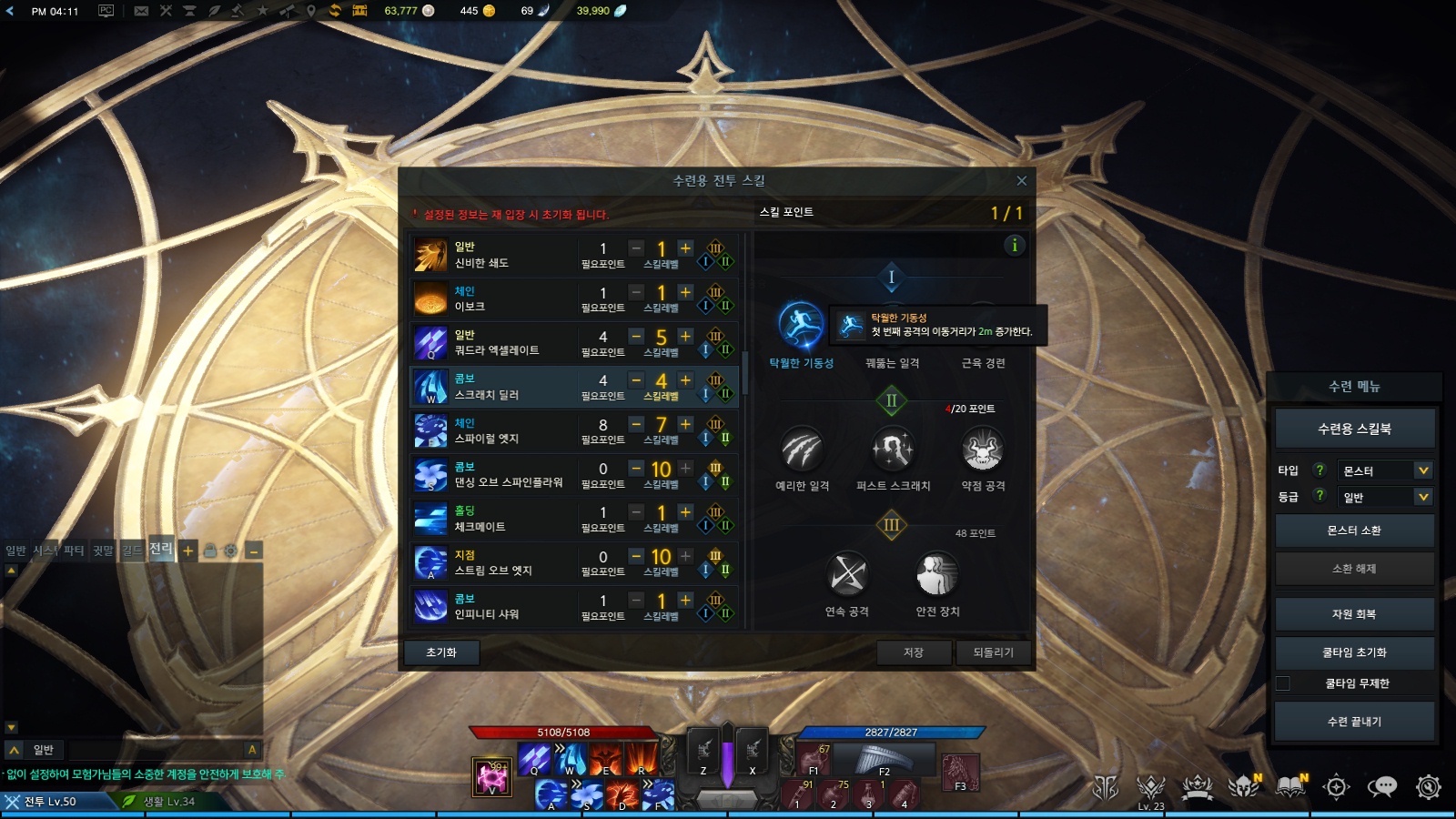Click the 초기화 reset button
This screenshot has height=819, width=1456.
[x=441, y=652]
